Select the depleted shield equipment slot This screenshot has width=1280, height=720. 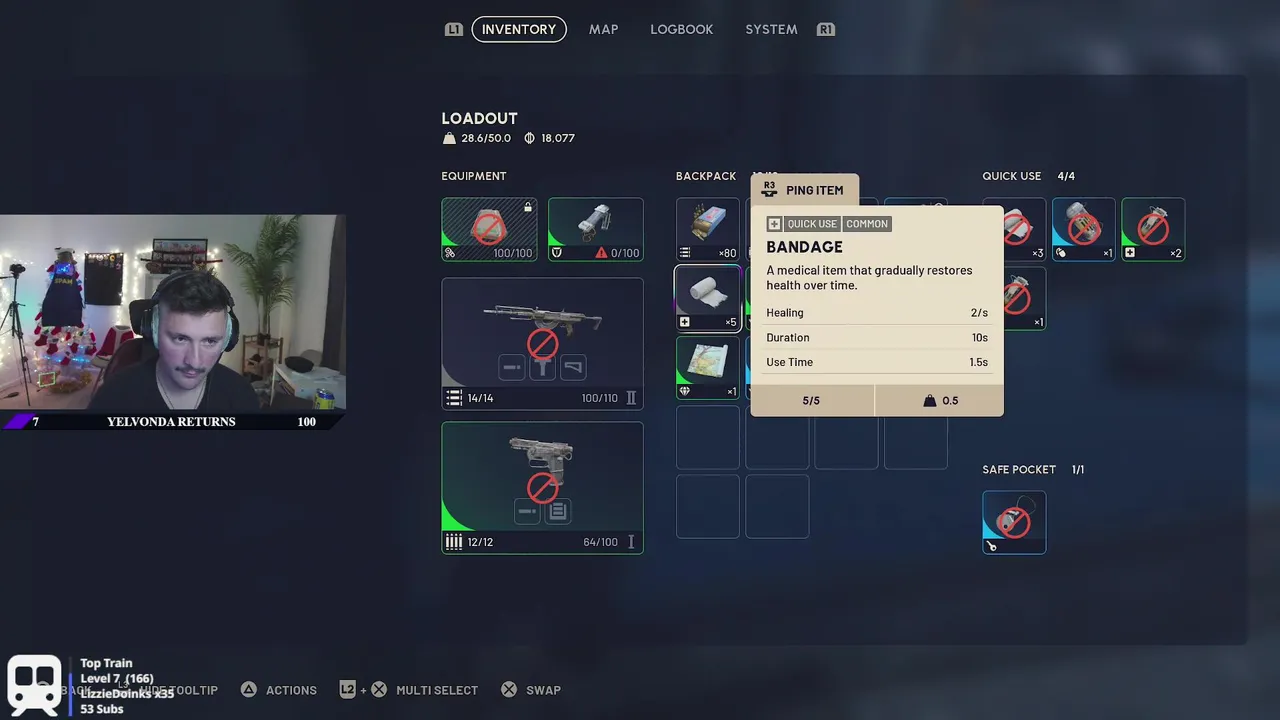click(595, 229)
